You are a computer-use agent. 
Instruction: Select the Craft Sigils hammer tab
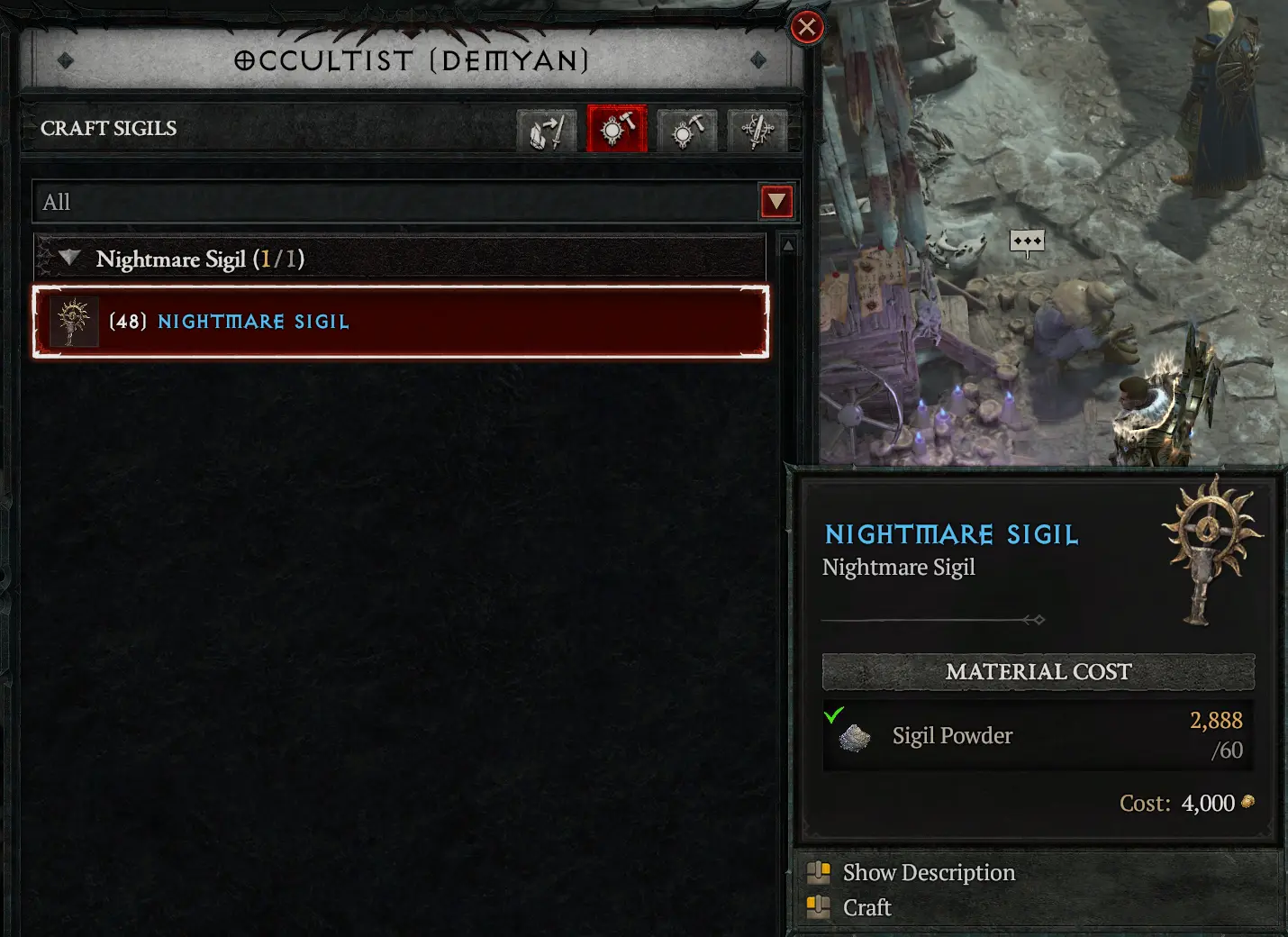click(x=617, y=130)
